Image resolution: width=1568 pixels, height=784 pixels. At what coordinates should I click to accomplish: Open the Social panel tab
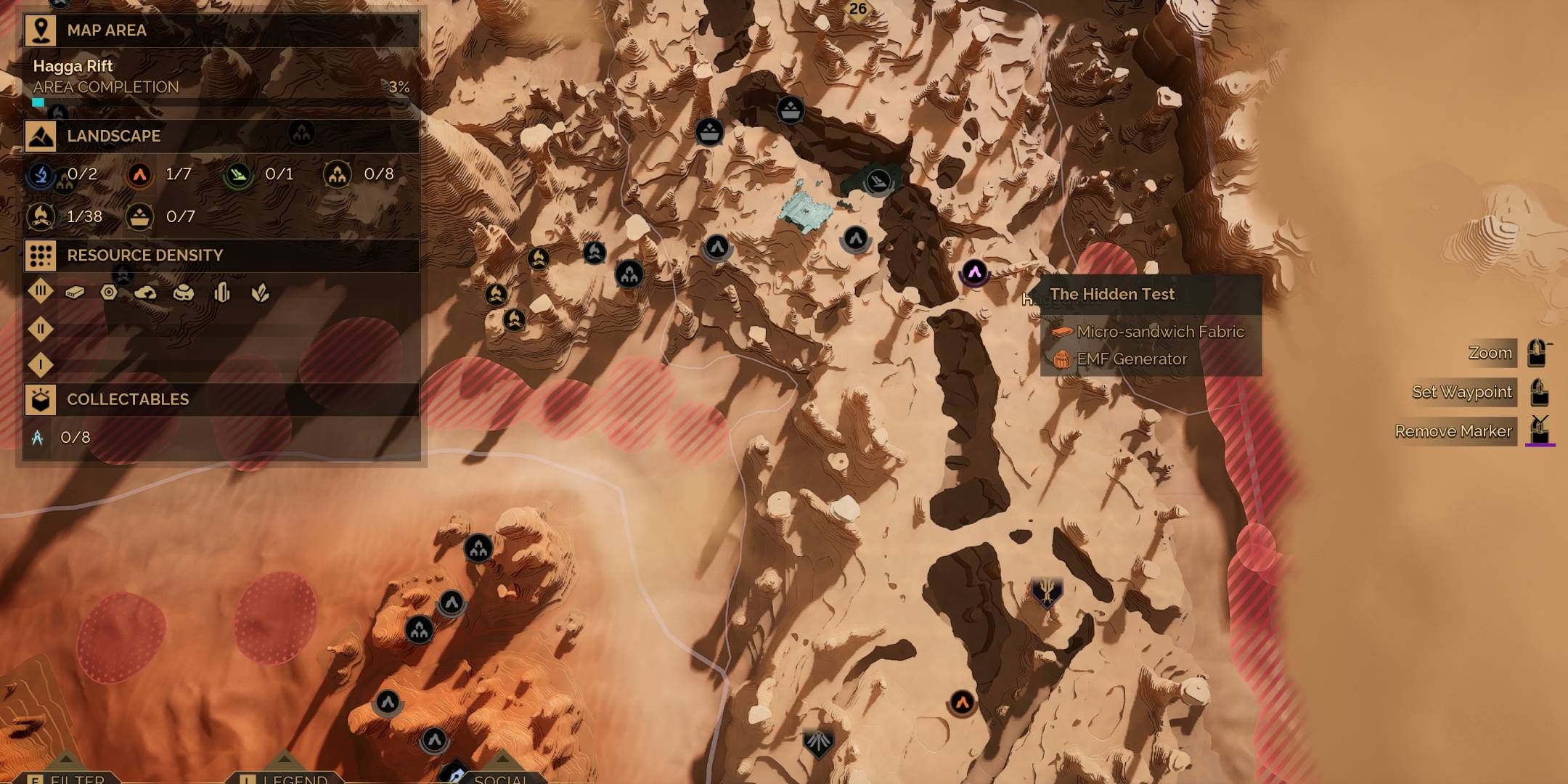point(501,779)
